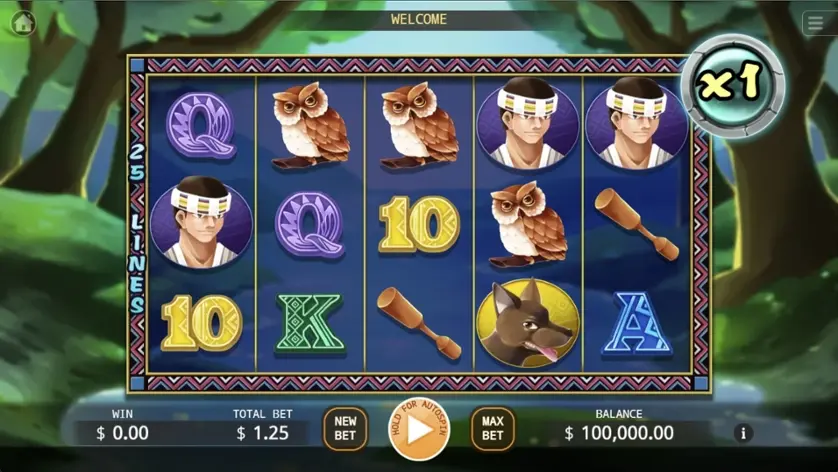Click the NEW BET button

(x=345, y=429)
